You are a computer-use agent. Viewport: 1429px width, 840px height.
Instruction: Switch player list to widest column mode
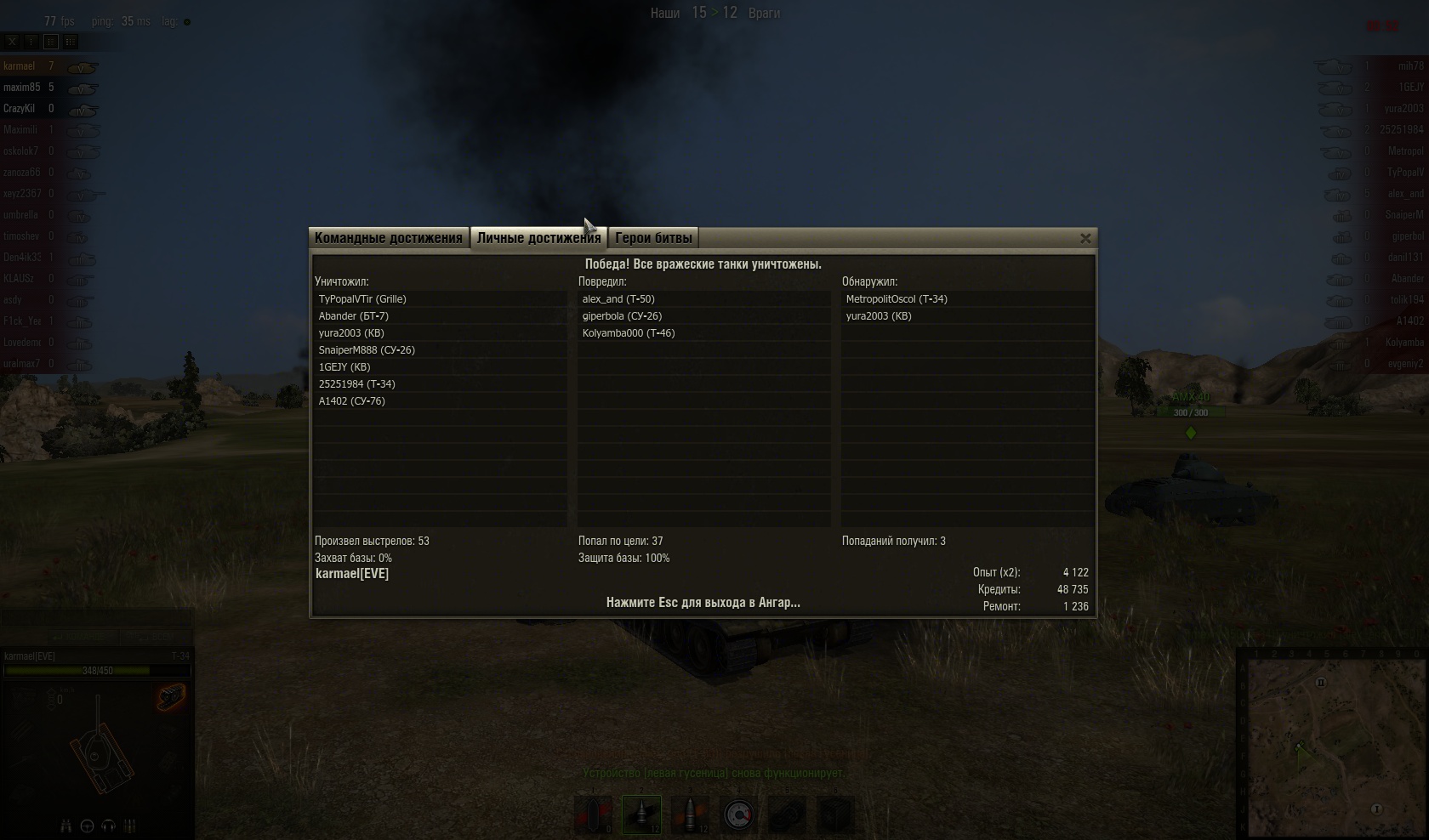71,41
